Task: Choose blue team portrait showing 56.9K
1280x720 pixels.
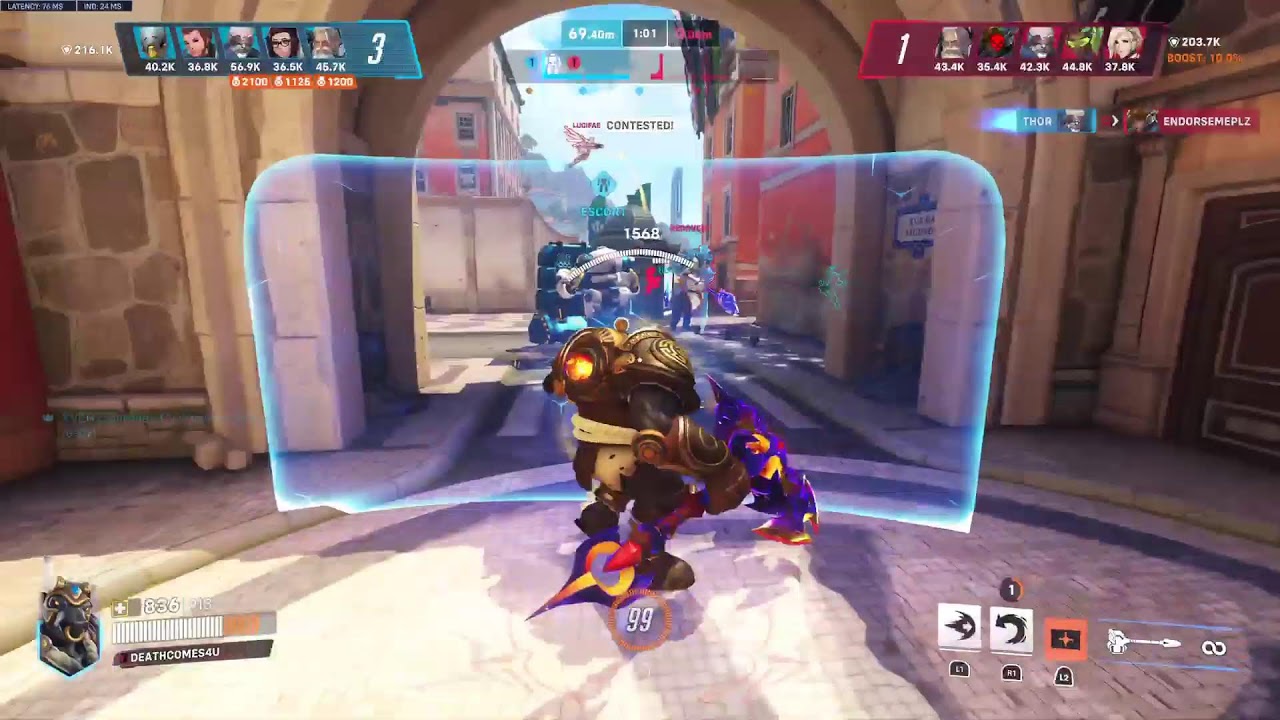Action: point(244,45)
